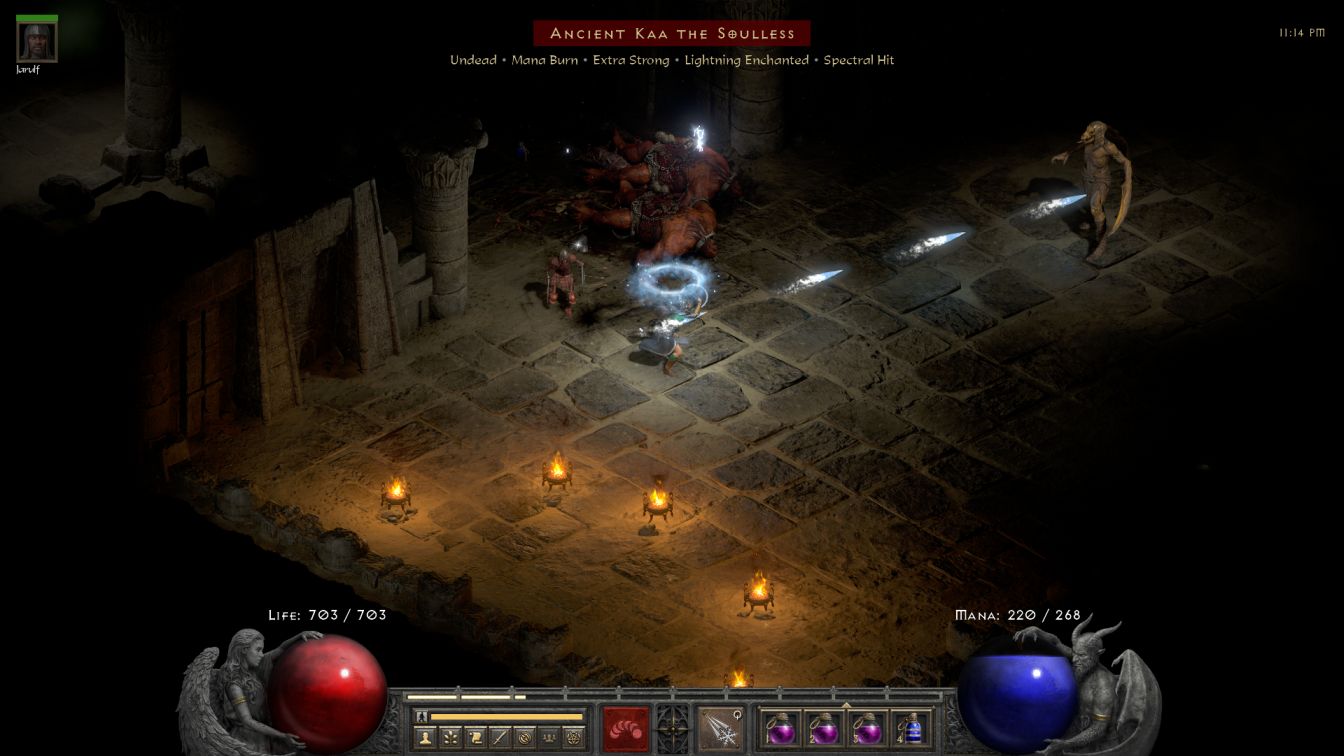Click the sword icon in the mini panel
This screenshot has height=756, width=1344.
(x=499, y=737)
